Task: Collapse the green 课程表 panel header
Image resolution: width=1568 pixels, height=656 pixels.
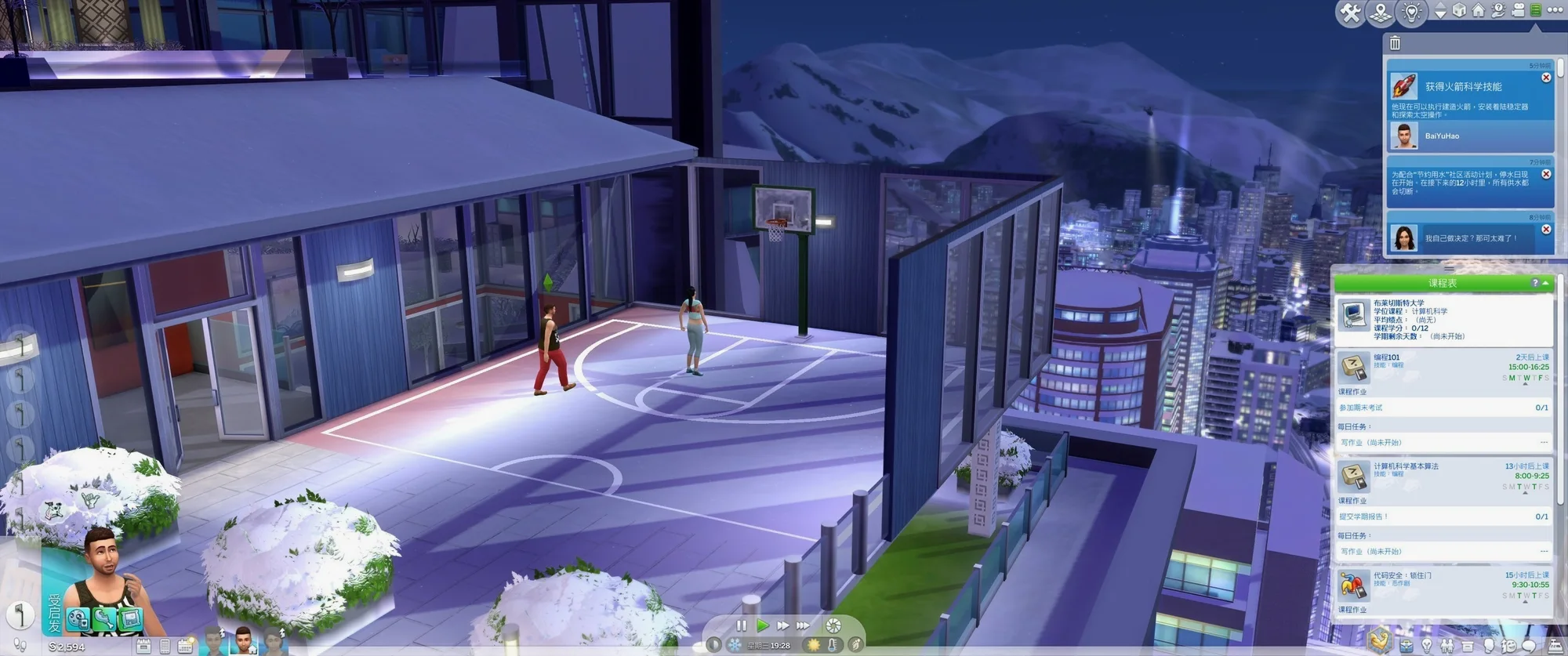Action: [x=1545, y=283]
